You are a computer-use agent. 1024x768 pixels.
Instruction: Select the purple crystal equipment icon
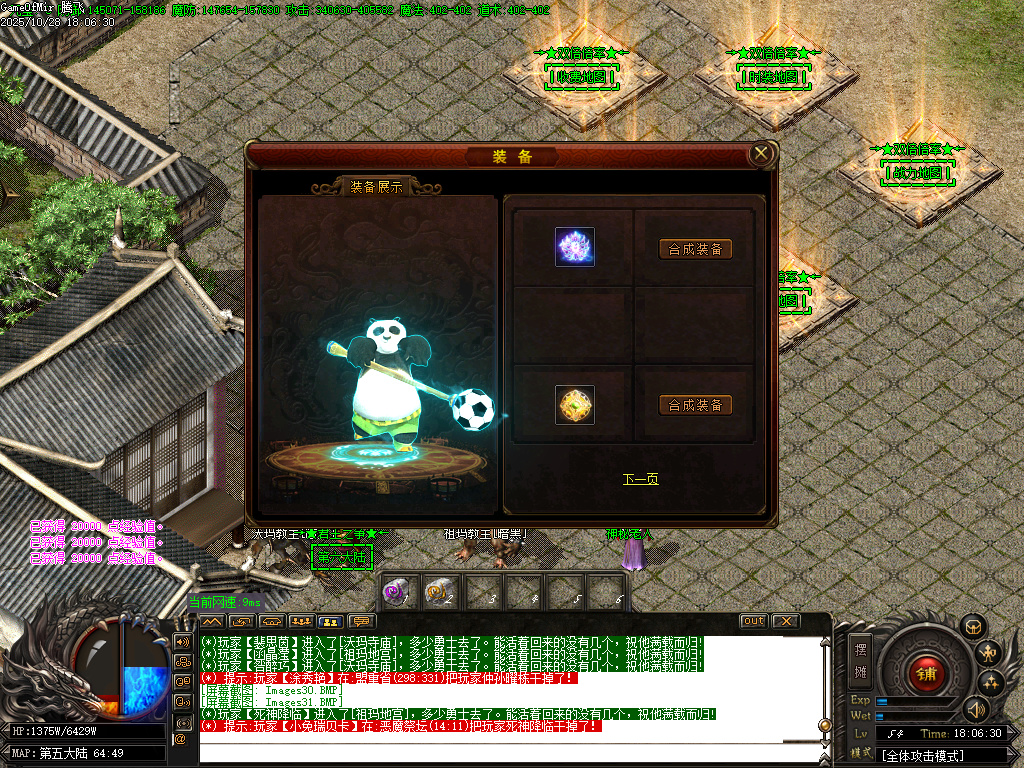coord(575,247)
